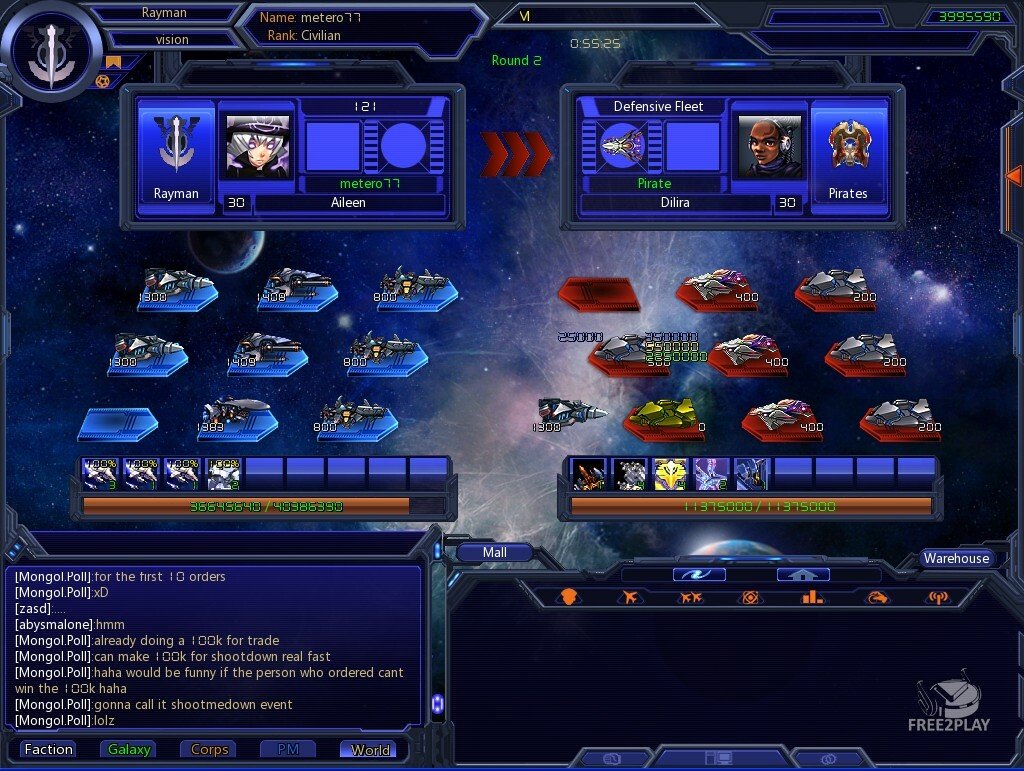1024x771 pixels.
Task: Open the Warehouse
Action: (x=956, y=558)
